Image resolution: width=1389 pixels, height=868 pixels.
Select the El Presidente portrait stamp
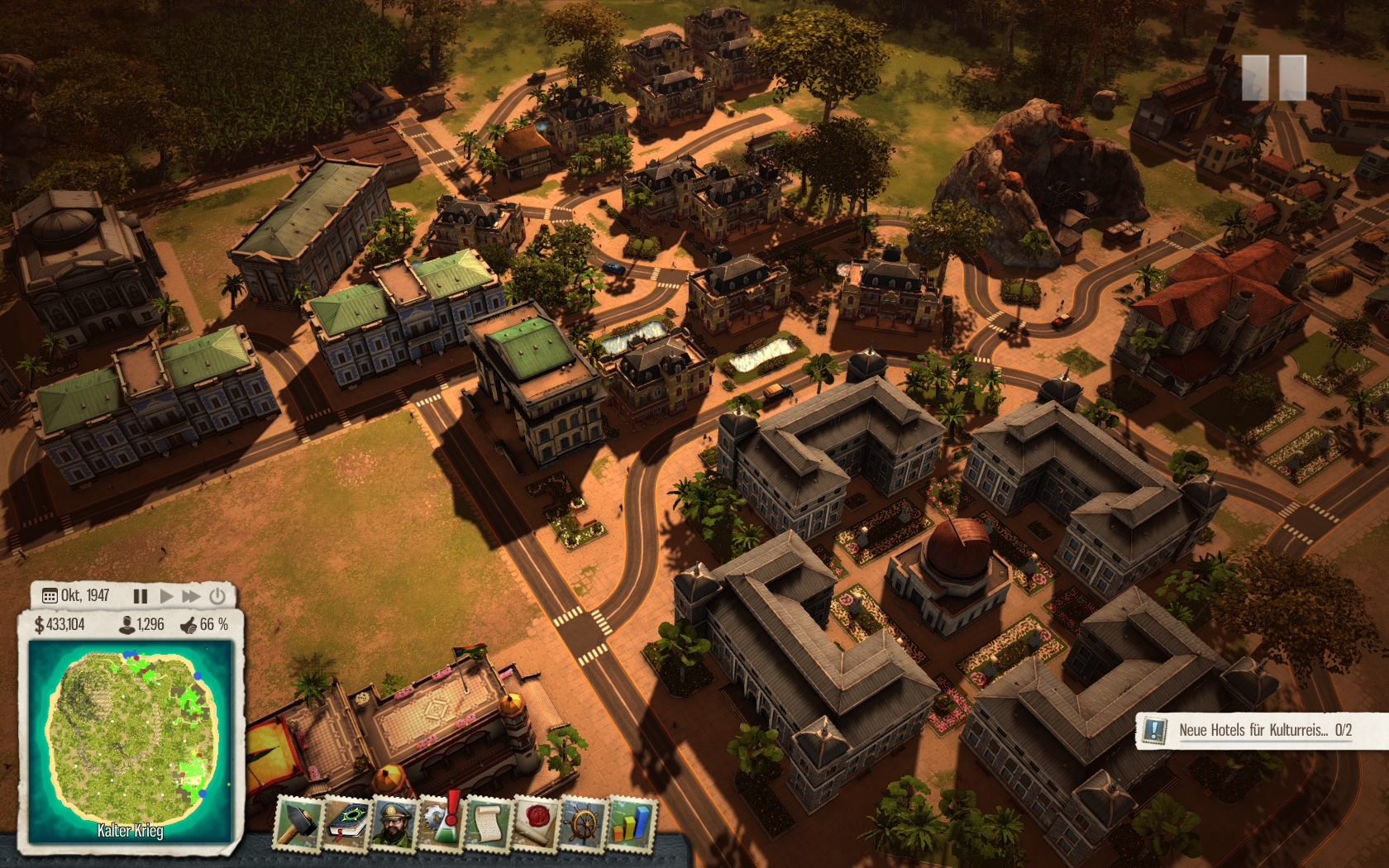[395, 823]
